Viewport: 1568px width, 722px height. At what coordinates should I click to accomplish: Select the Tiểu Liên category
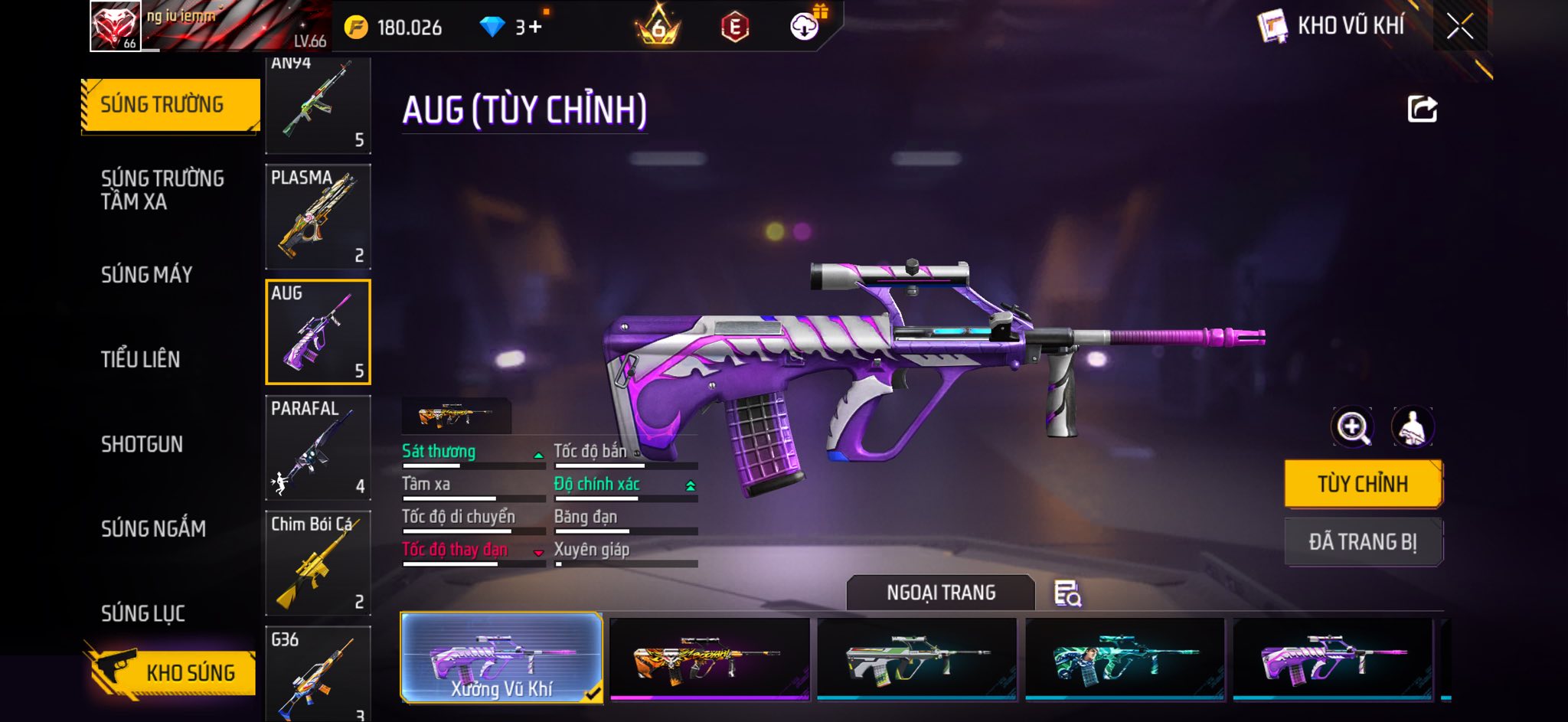pos(140,359)
